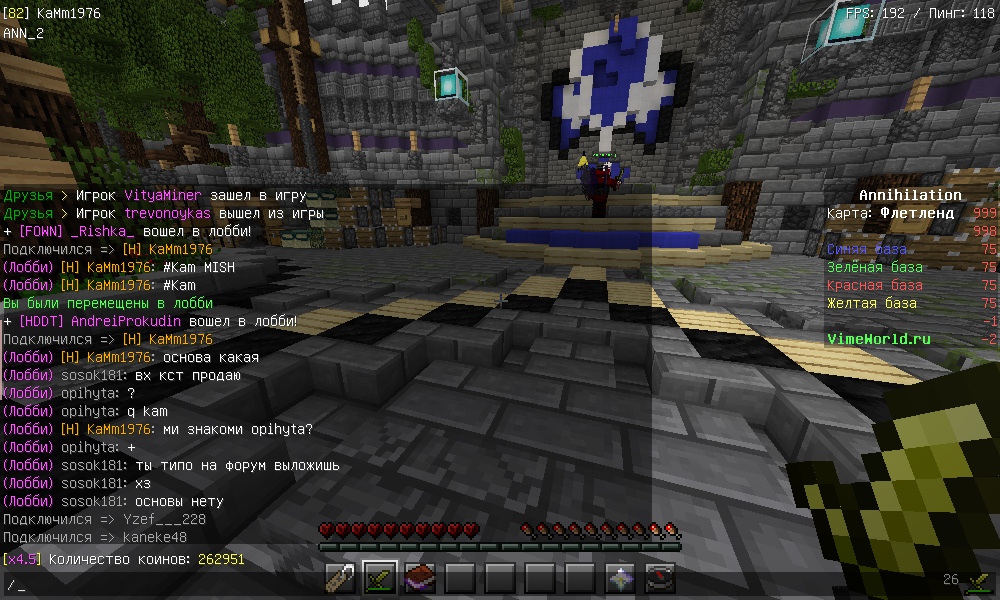Select the nether star hotbar slot

point(620,578)
